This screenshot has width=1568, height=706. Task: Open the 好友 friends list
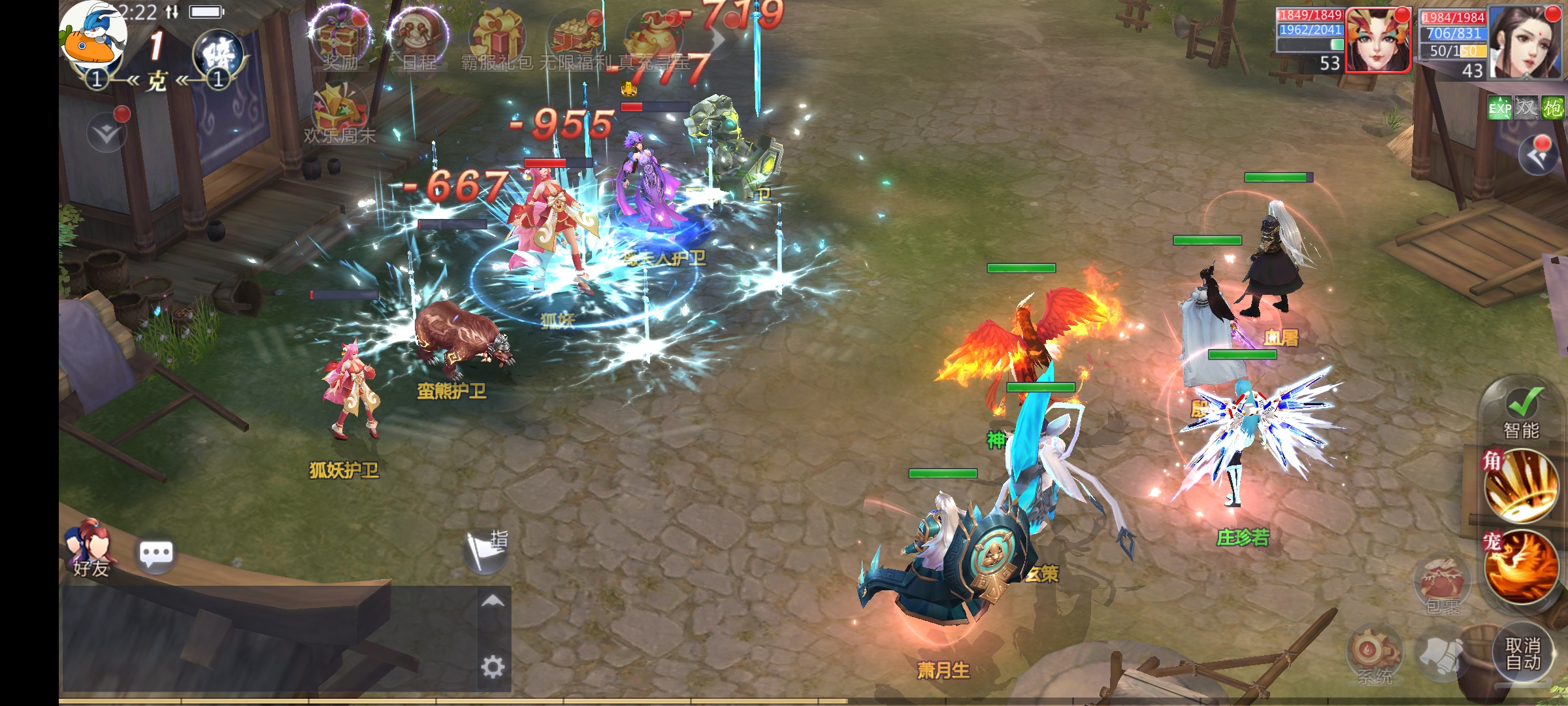pyautogui.click(x=90, y=549)
